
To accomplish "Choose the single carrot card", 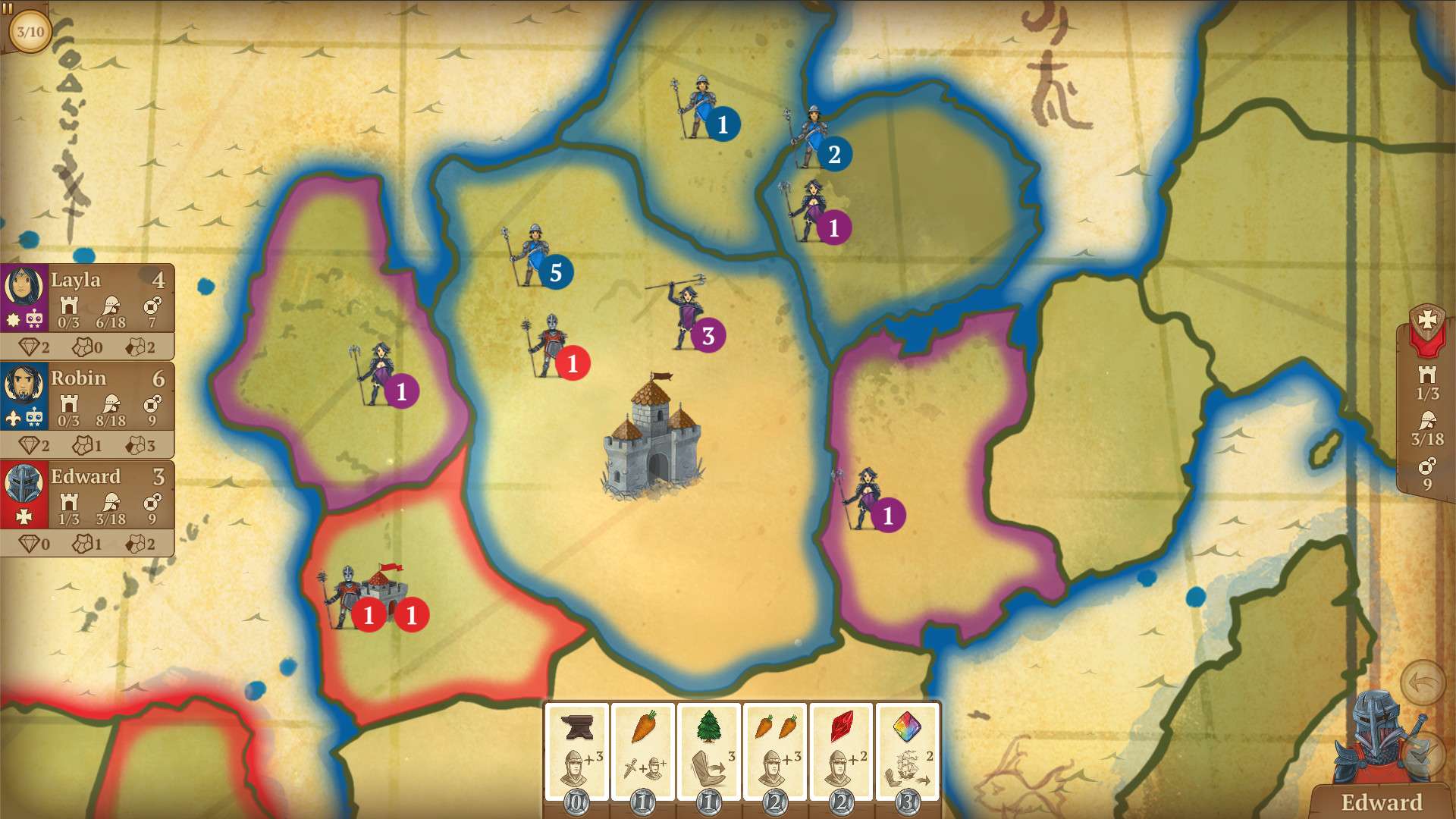I will tap(642, 752).
